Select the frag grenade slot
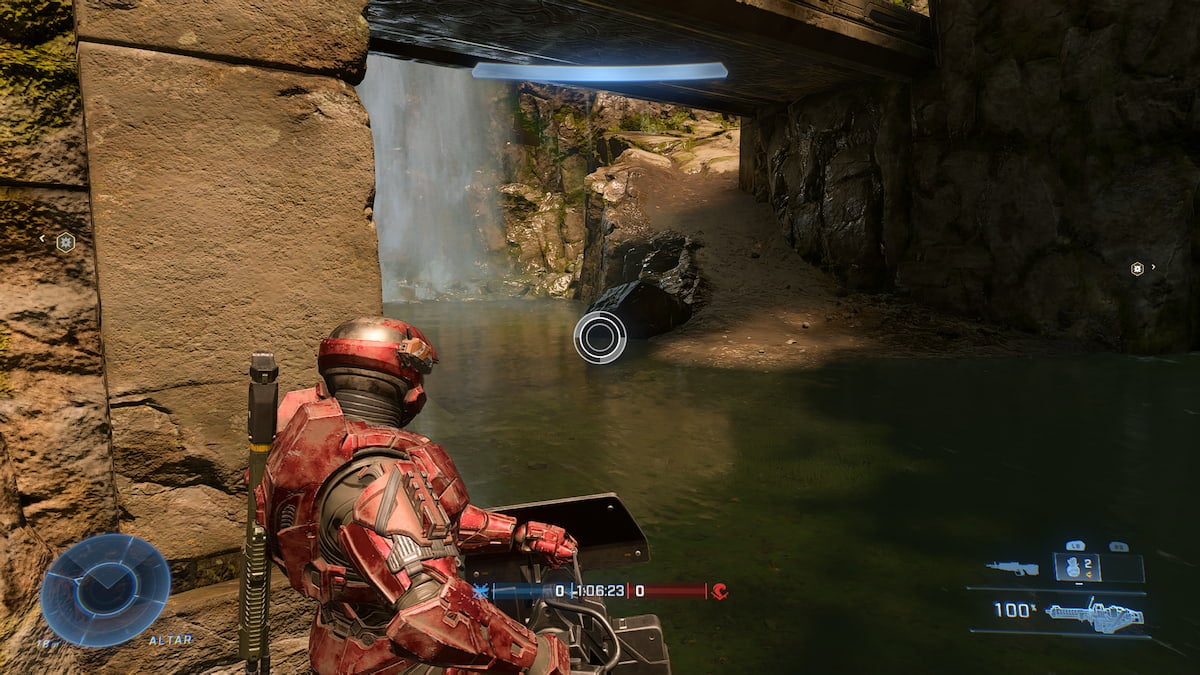The image size is (1200, 675). [x=1077, y=567]
